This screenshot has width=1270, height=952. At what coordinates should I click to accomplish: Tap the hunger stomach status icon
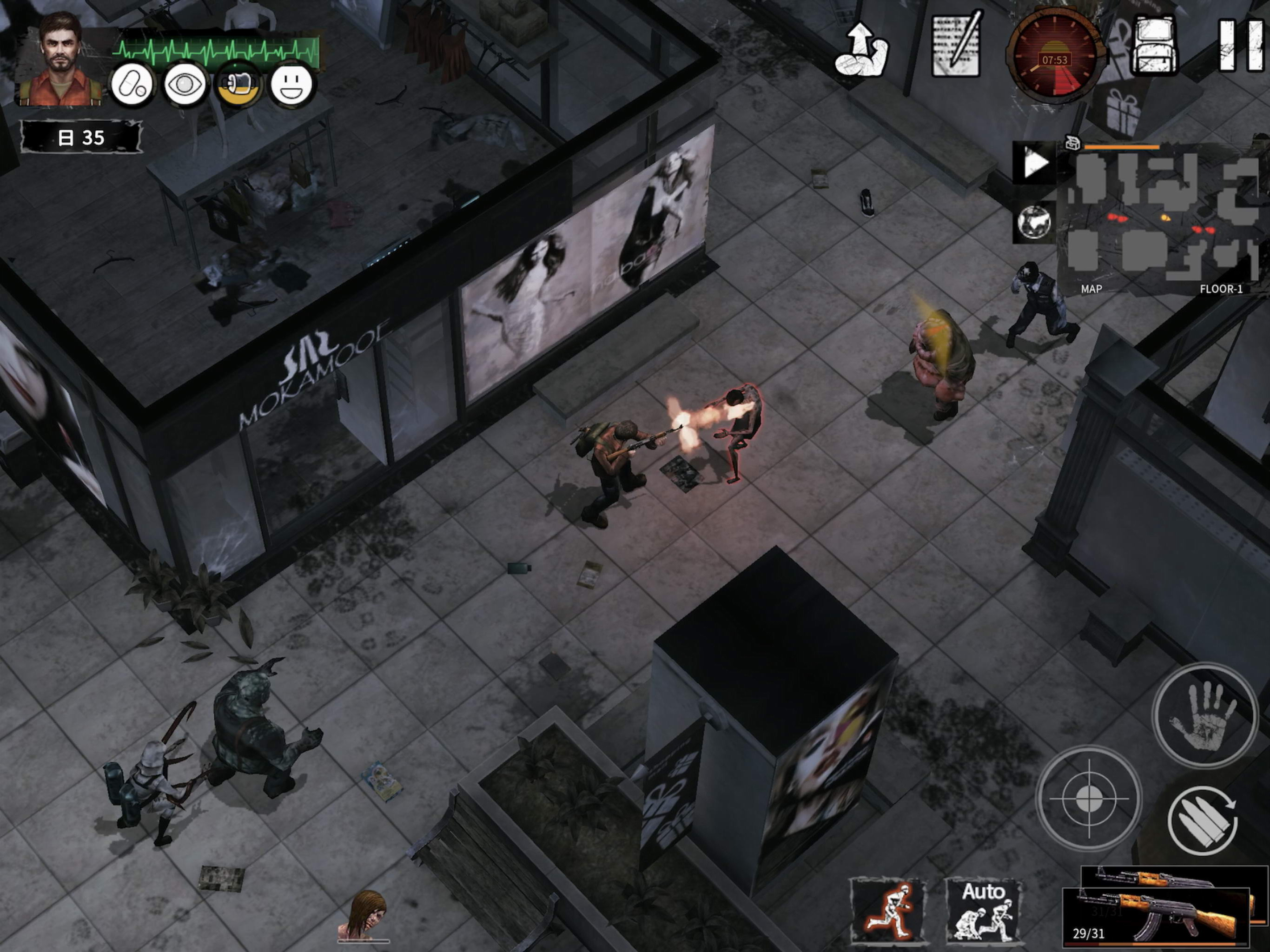click(x=238, y=86)
